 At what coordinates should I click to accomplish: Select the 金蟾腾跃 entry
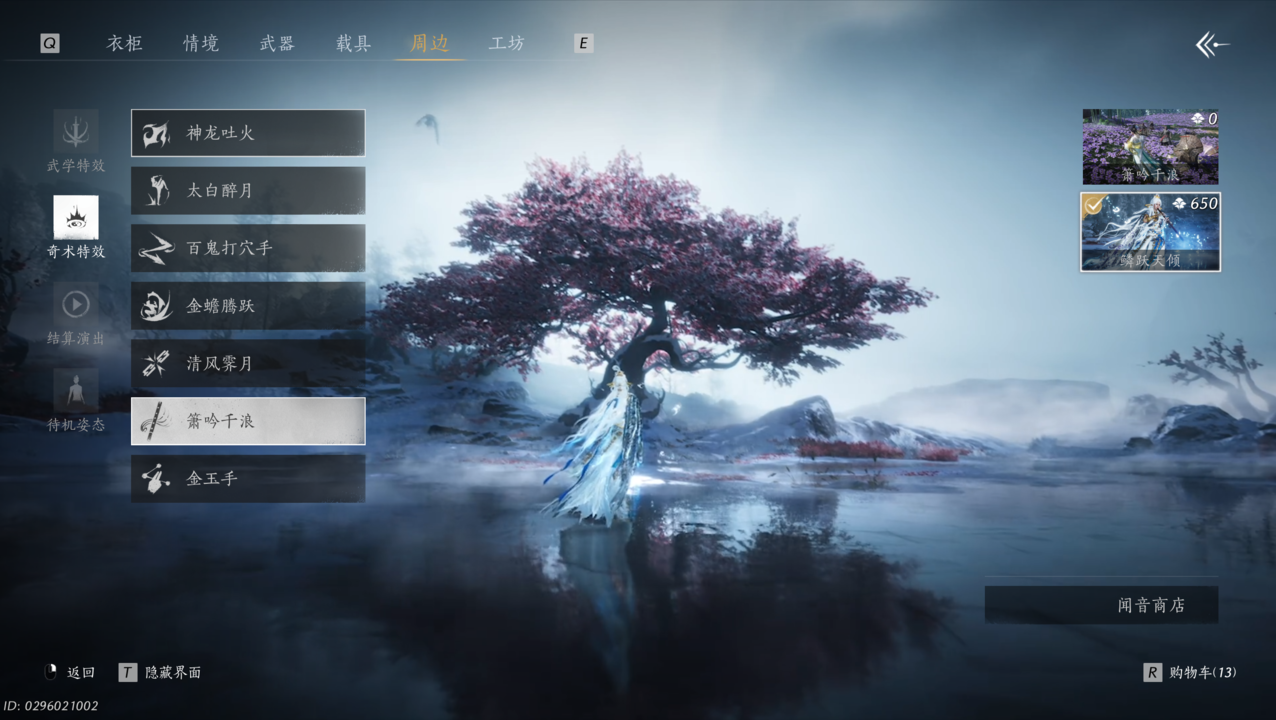pyautogui.click(x=248, y=306)
